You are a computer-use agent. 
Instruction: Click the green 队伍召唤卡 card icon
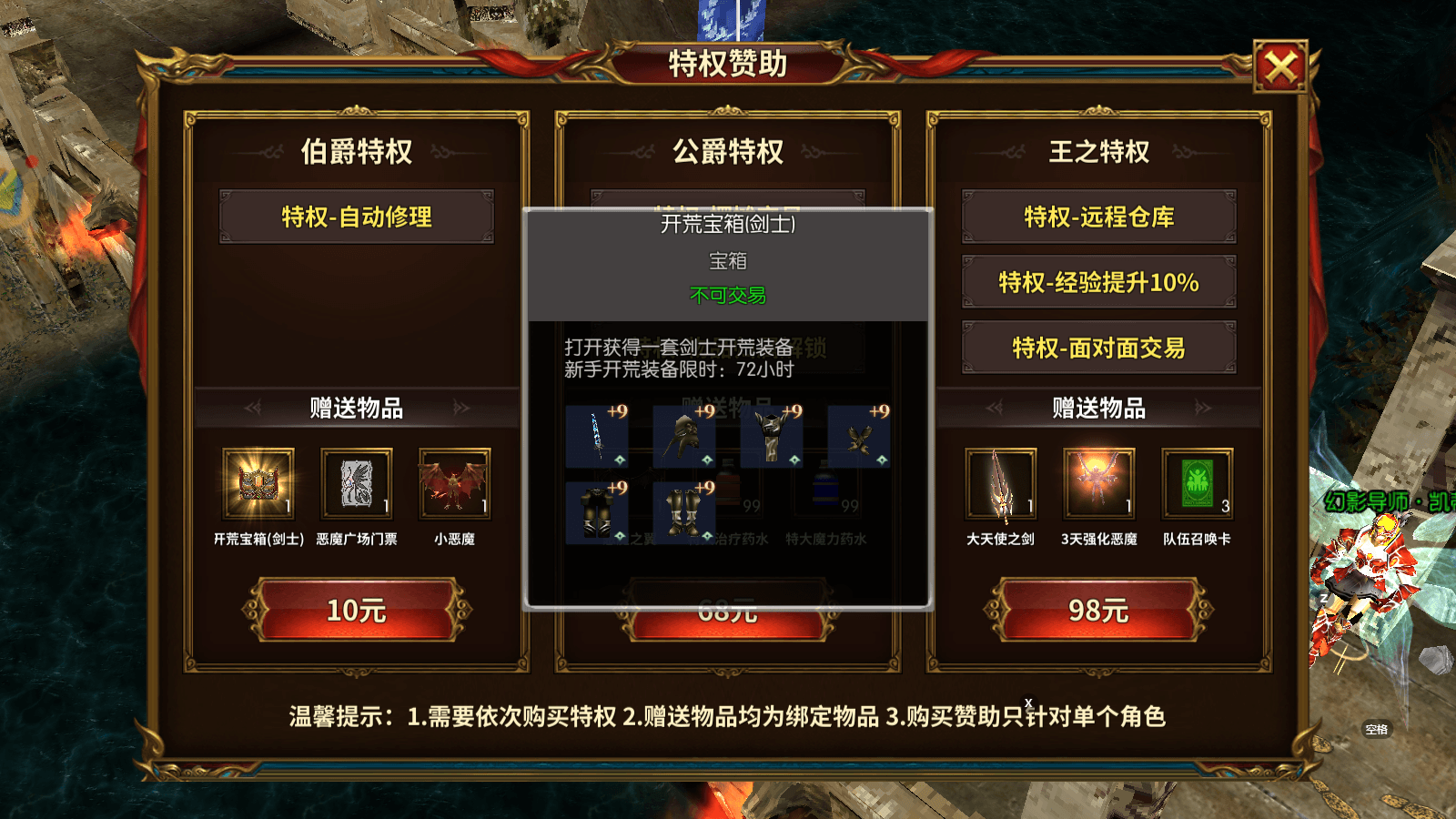pos(1198,482)
